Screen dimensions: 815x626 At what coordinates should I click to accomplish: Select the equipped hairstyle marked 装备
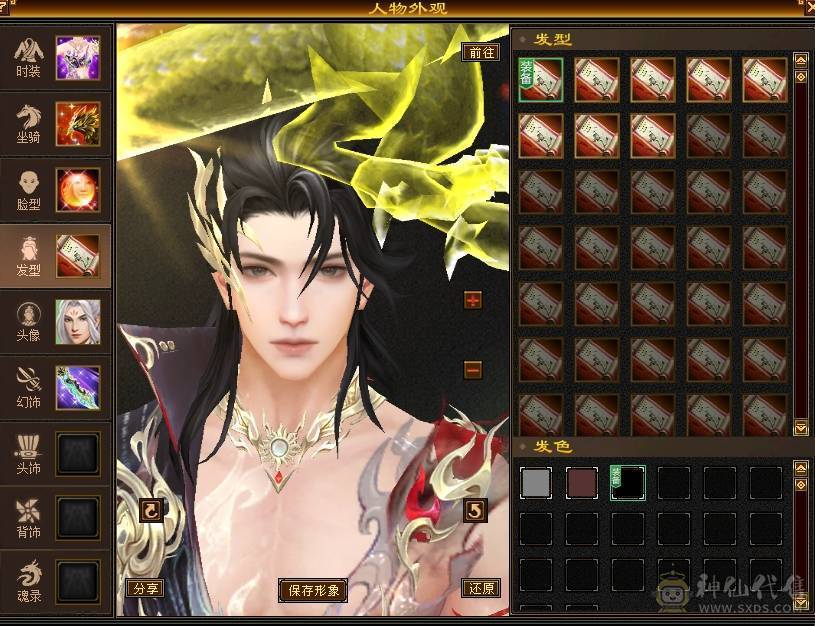pos(540,79)
